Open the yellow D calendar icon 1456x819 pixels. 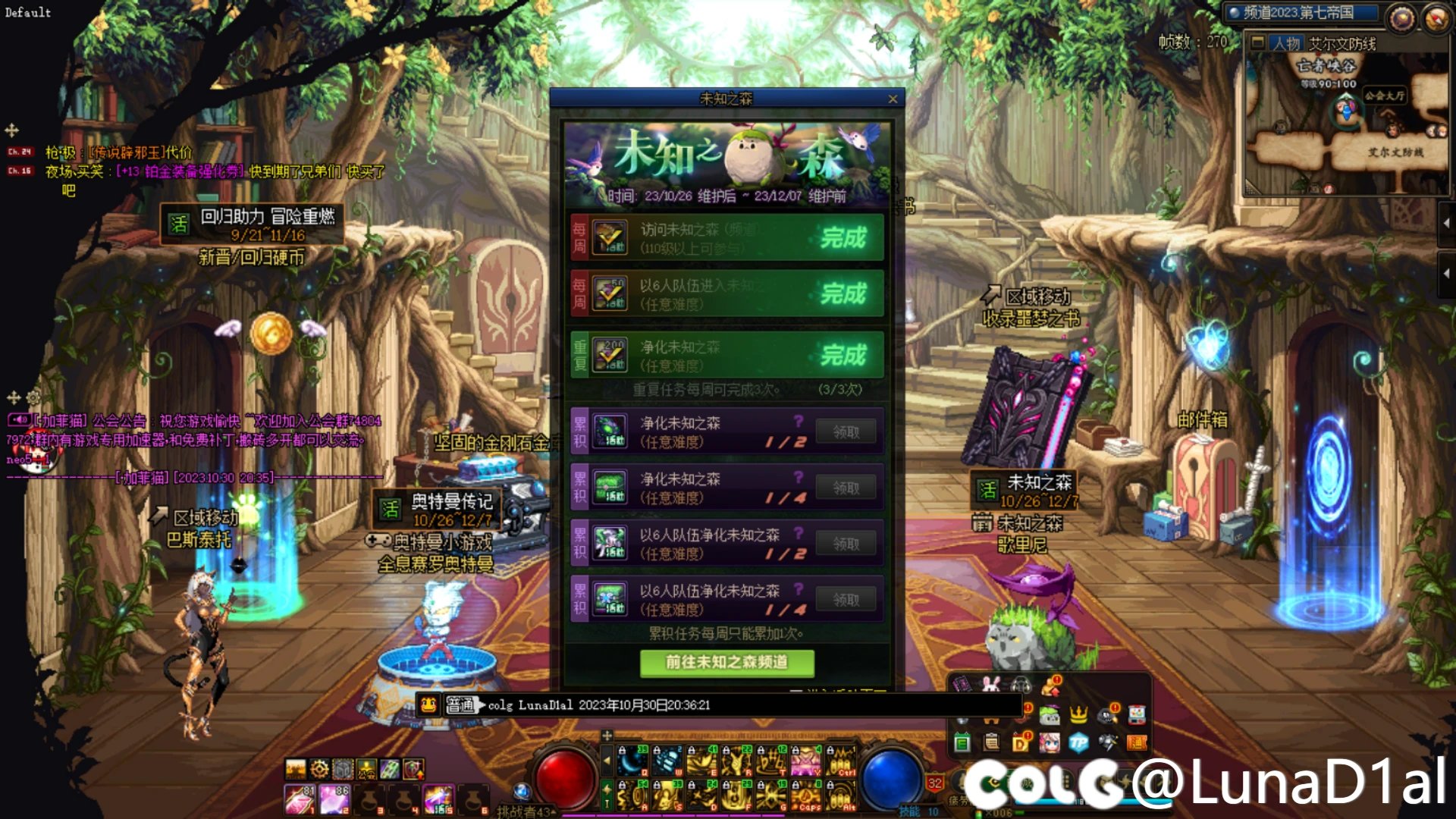[x=1020, y=743]
